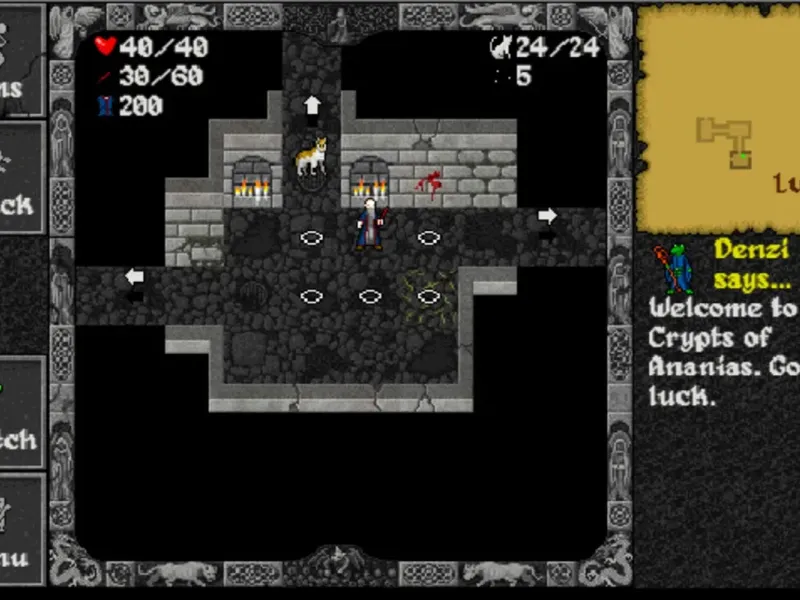Open the Items panel button
Image resolution: width=800 pixels, height=600 pixels.
[x=22, y=60]
